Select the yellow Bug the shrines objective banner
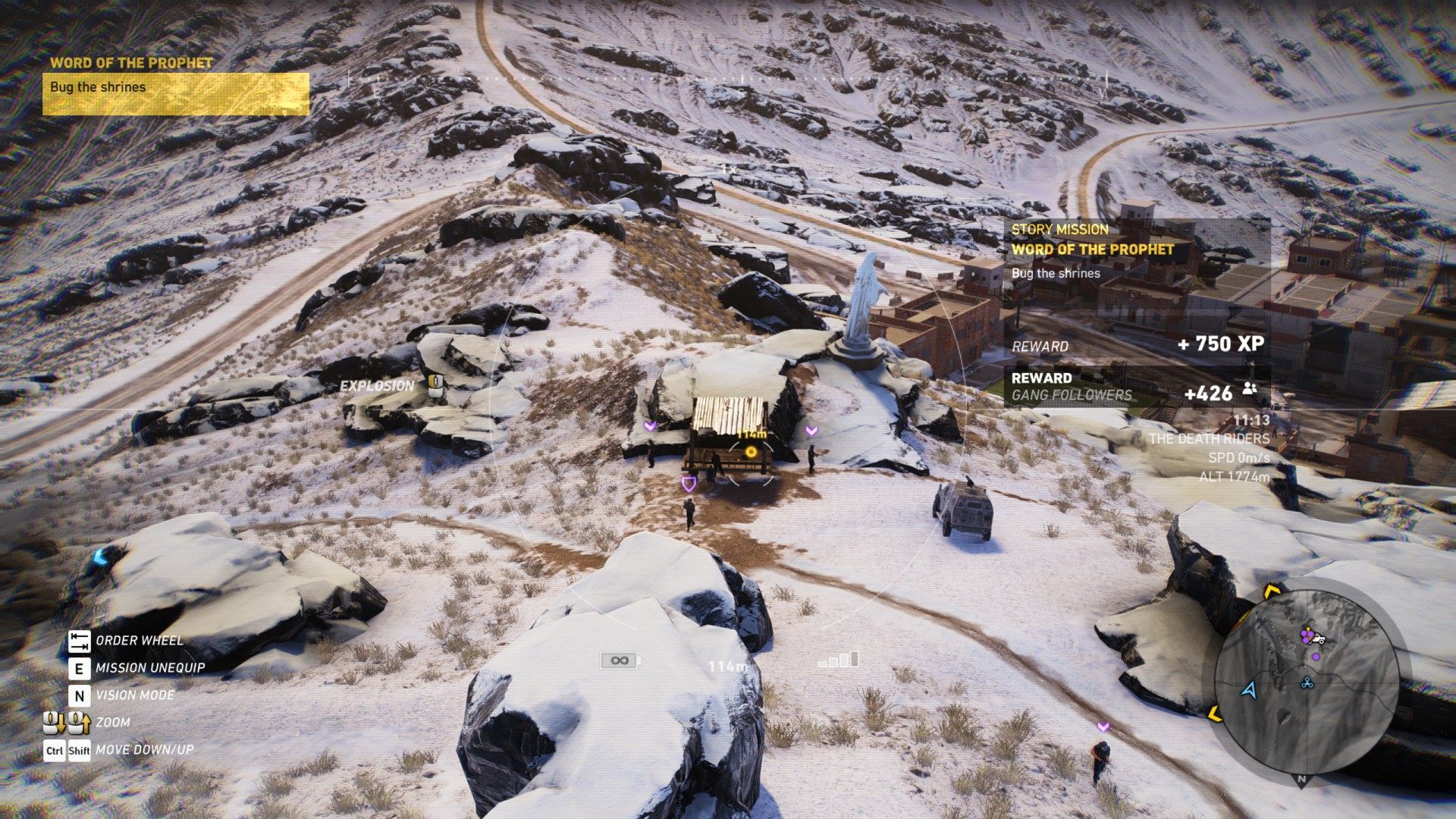 point(175,93)
